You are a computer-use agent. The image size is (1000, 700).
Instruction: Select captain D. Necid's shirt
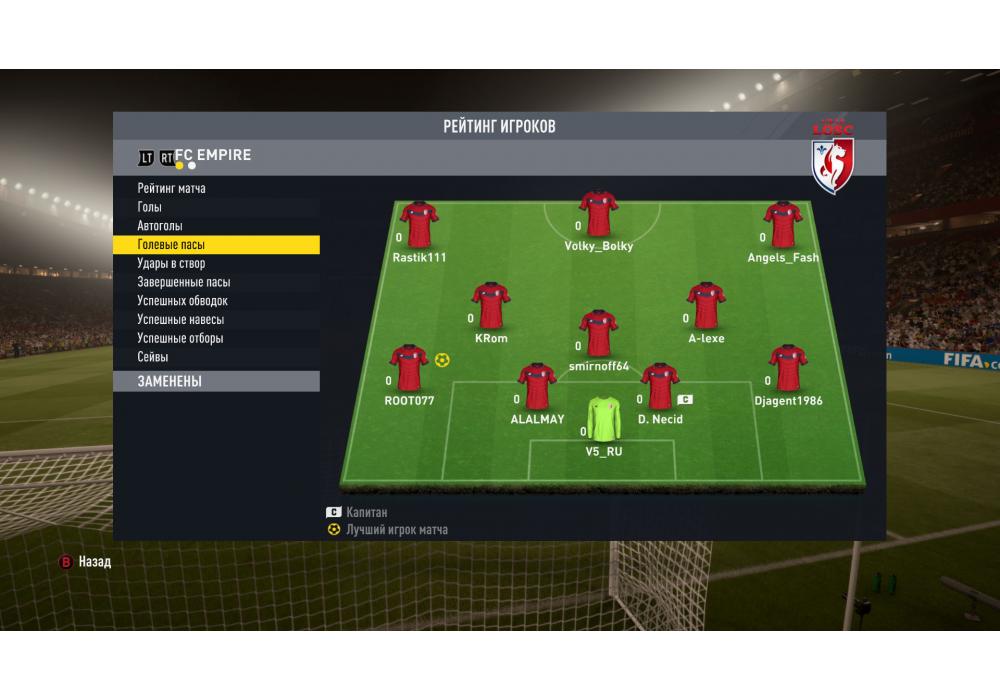(x=660, y=387)
